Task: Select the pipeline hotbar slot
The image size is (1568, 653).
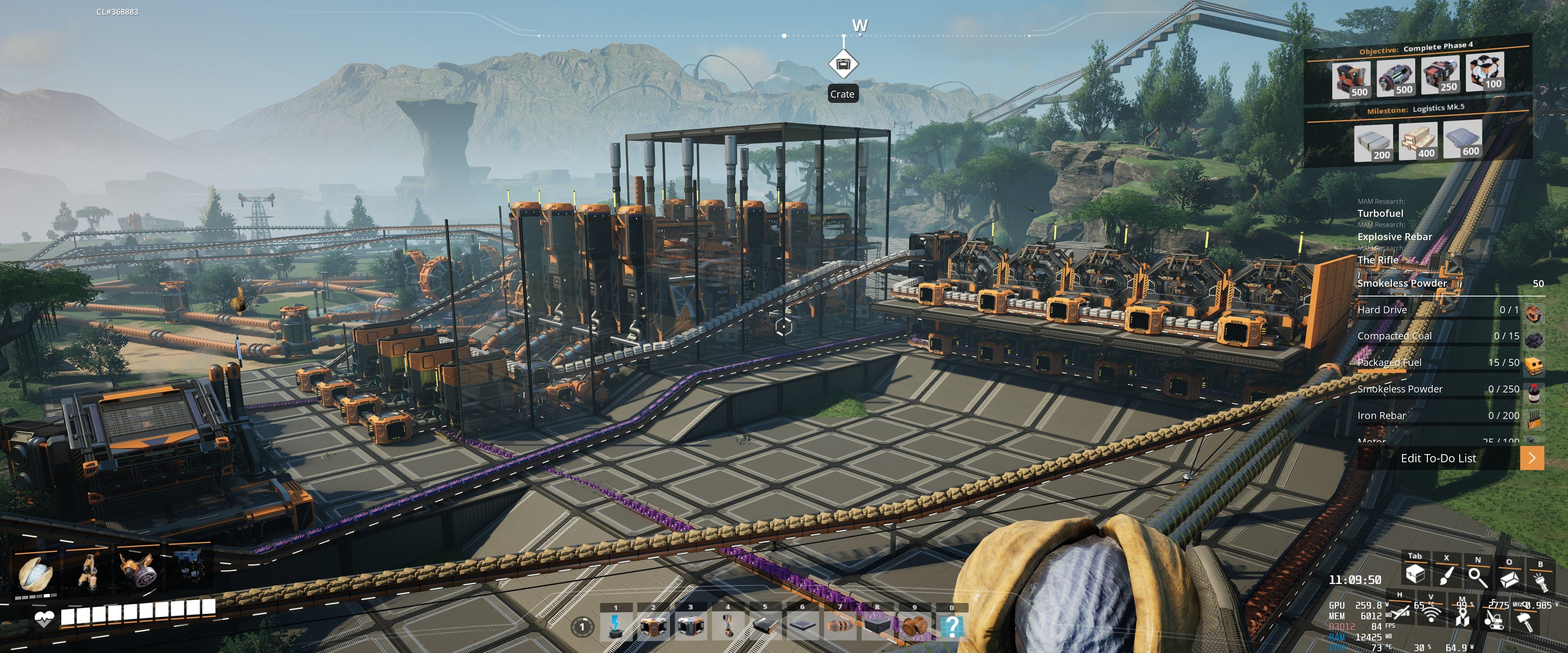Action: pyautogui.click(x=840, y=626)
